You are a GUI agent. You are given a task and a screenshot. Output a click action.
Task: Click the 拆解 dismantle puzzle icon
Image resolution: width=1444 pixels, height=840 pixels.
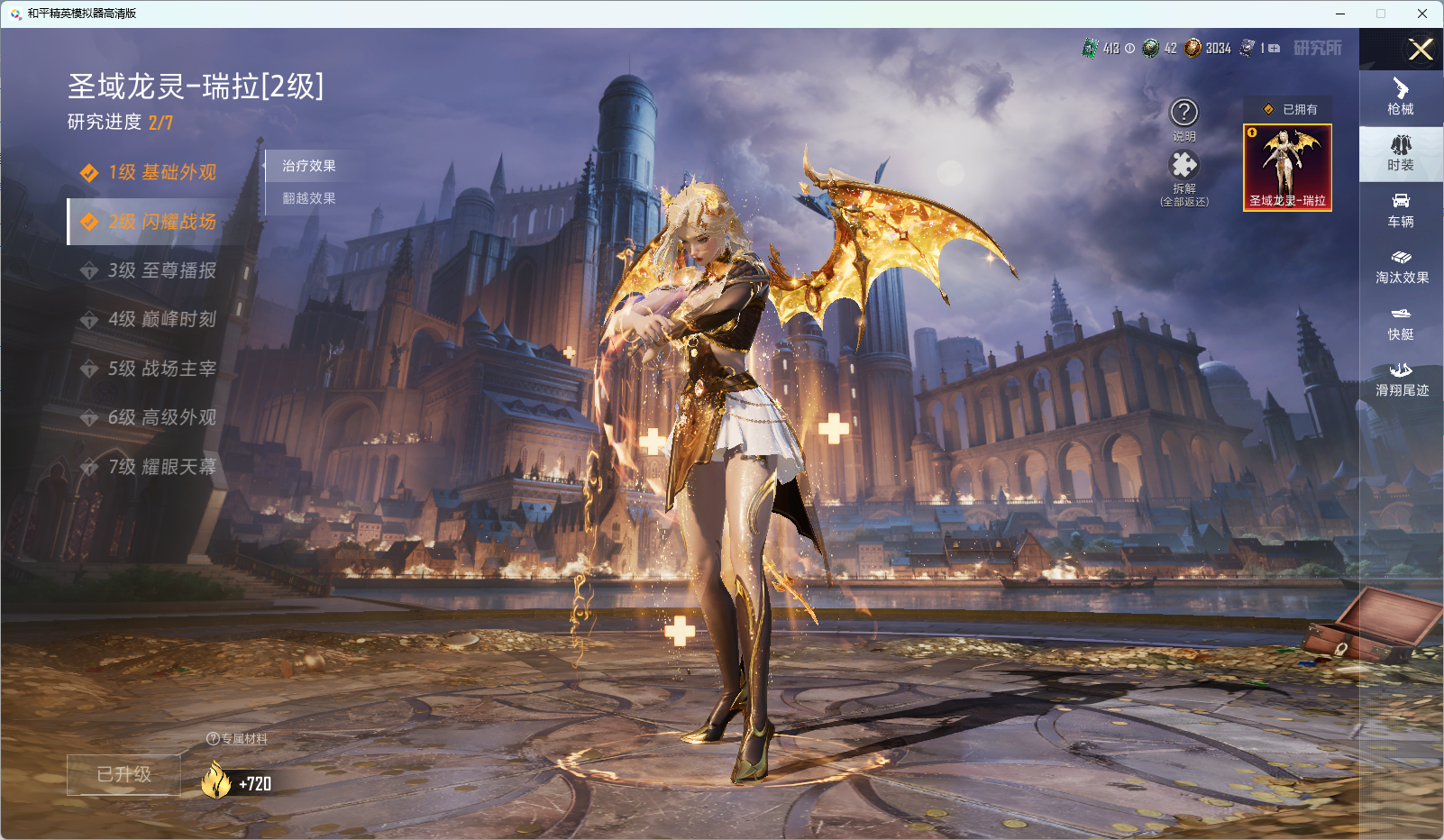tap(1184, 166)
